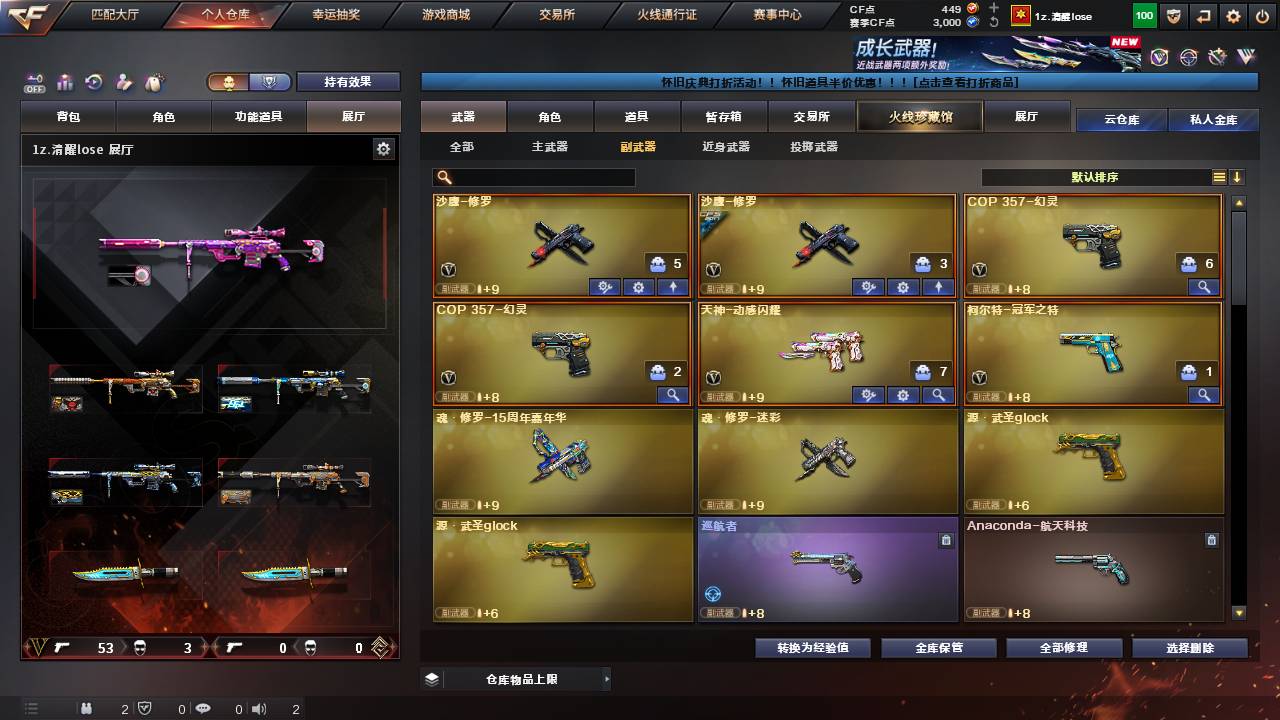
Task: Open the settings gear in the top-right corner
Action: 1233,16
